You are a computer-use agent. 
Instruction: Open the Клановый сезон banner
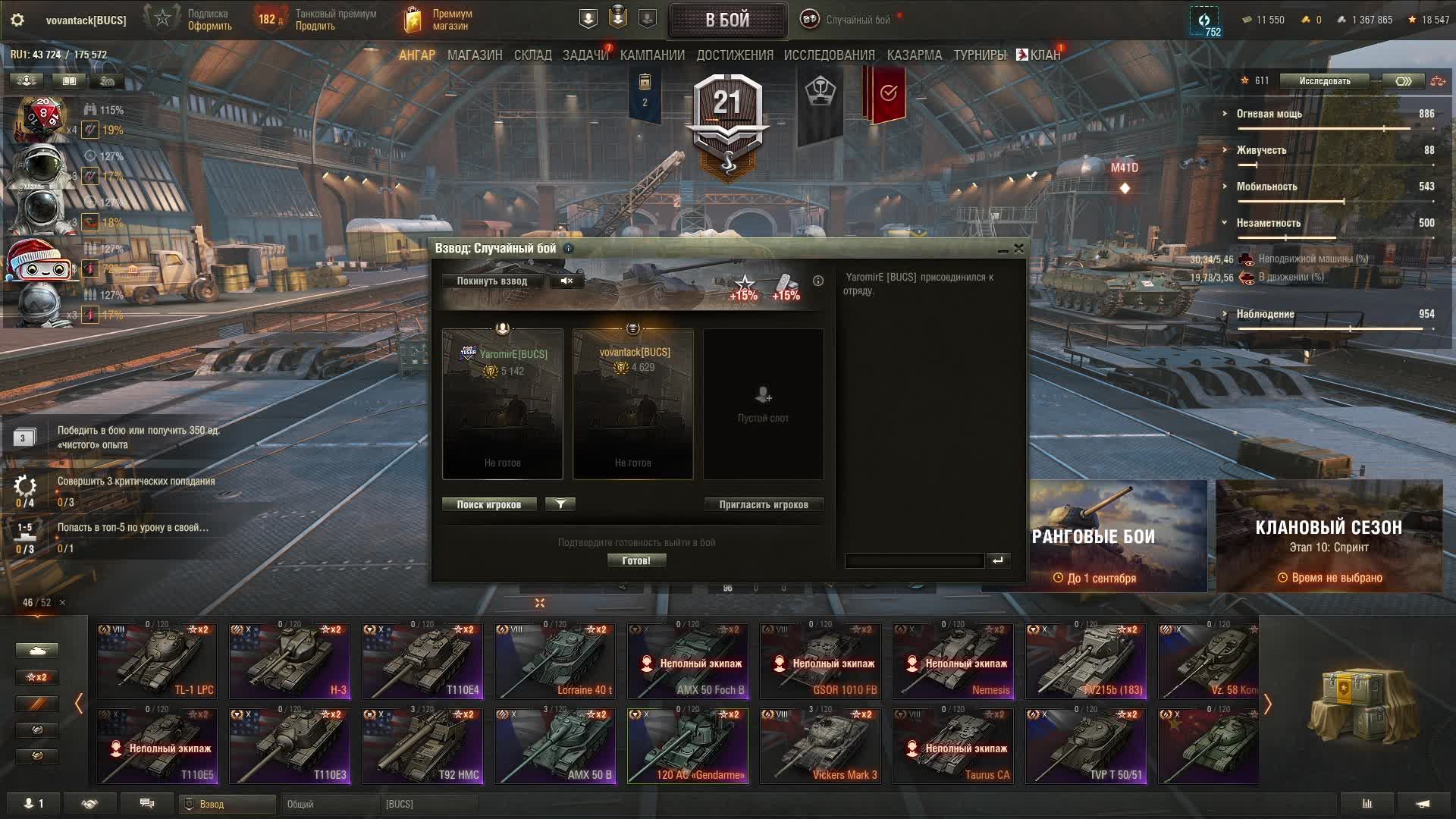(1329, 536)
